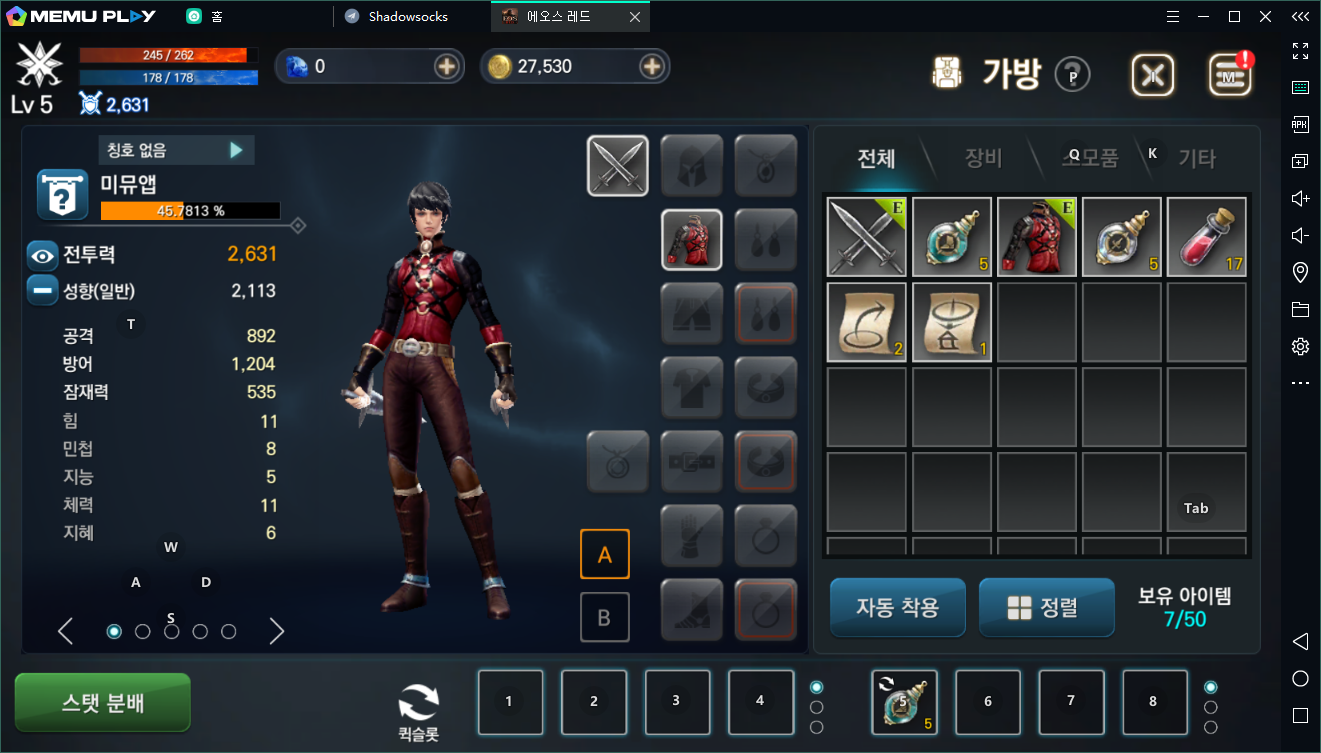Screen dimensions: 1321x753
Task: Select the red health potion stack
Action: (1206, 237)
